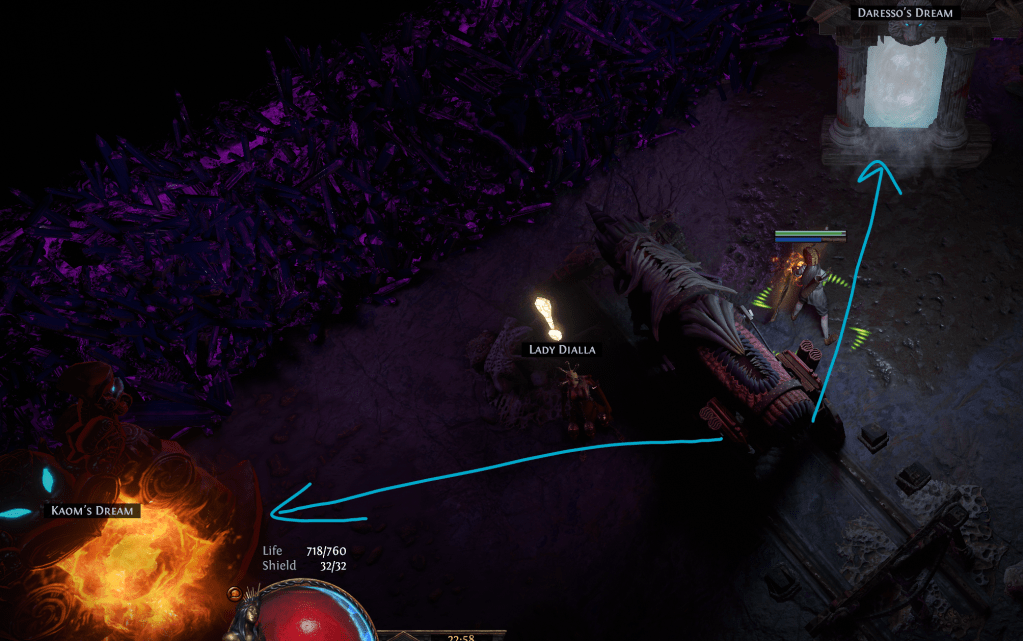Open the small orange button beside life globe
This screenshot has height=641, width=1023.
[x=233, y=595]
